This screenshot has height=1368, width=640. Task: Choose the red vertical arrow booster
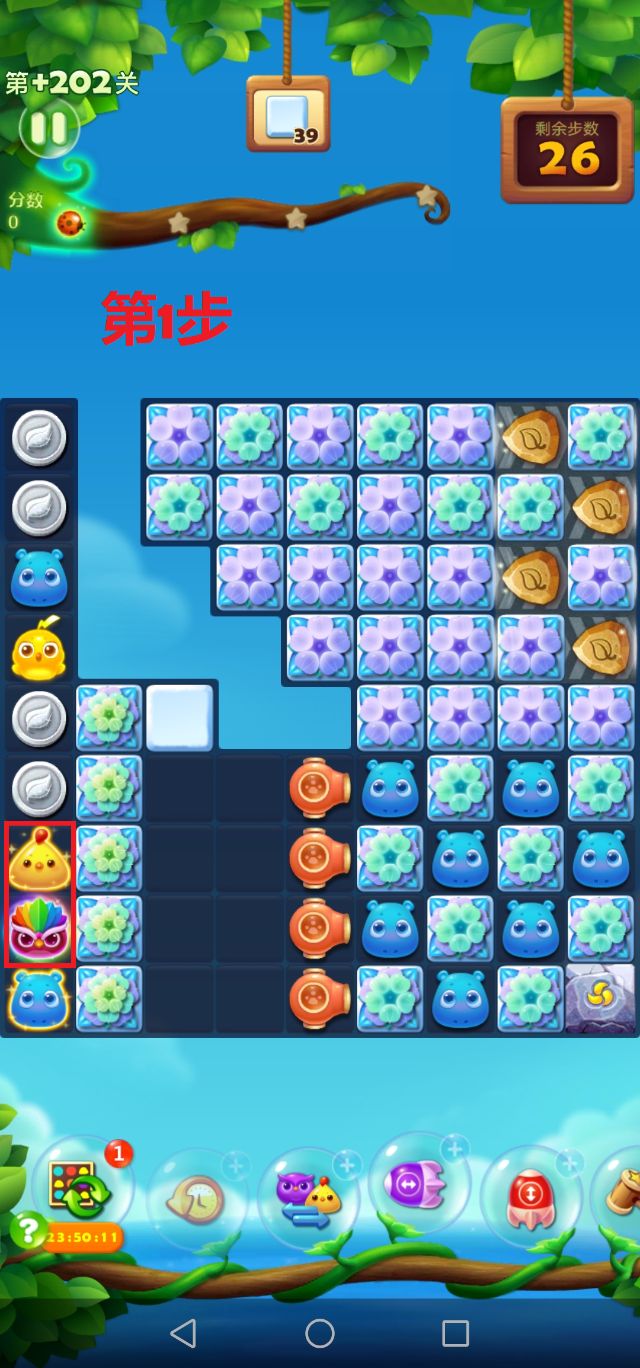point(528,1195)
